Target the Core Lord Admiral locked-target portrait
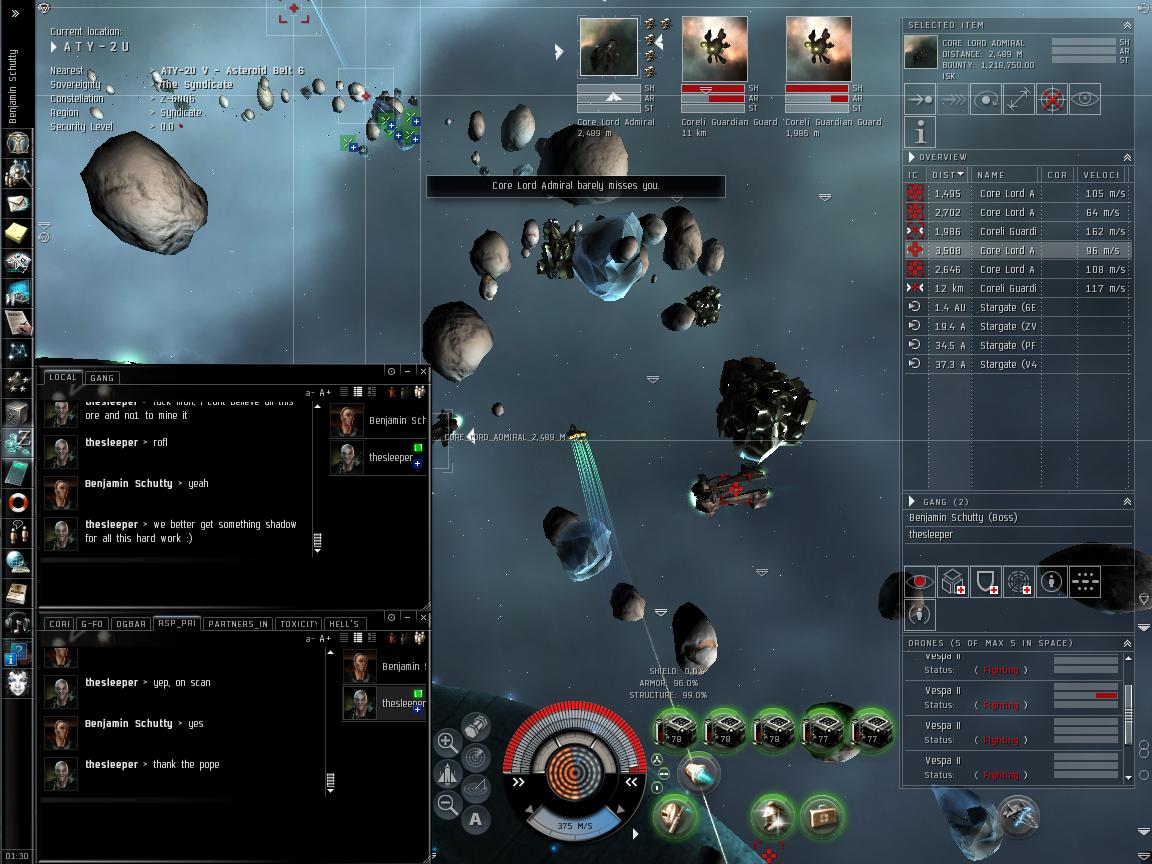This screenshot has height=864, width=1152. 608,47
